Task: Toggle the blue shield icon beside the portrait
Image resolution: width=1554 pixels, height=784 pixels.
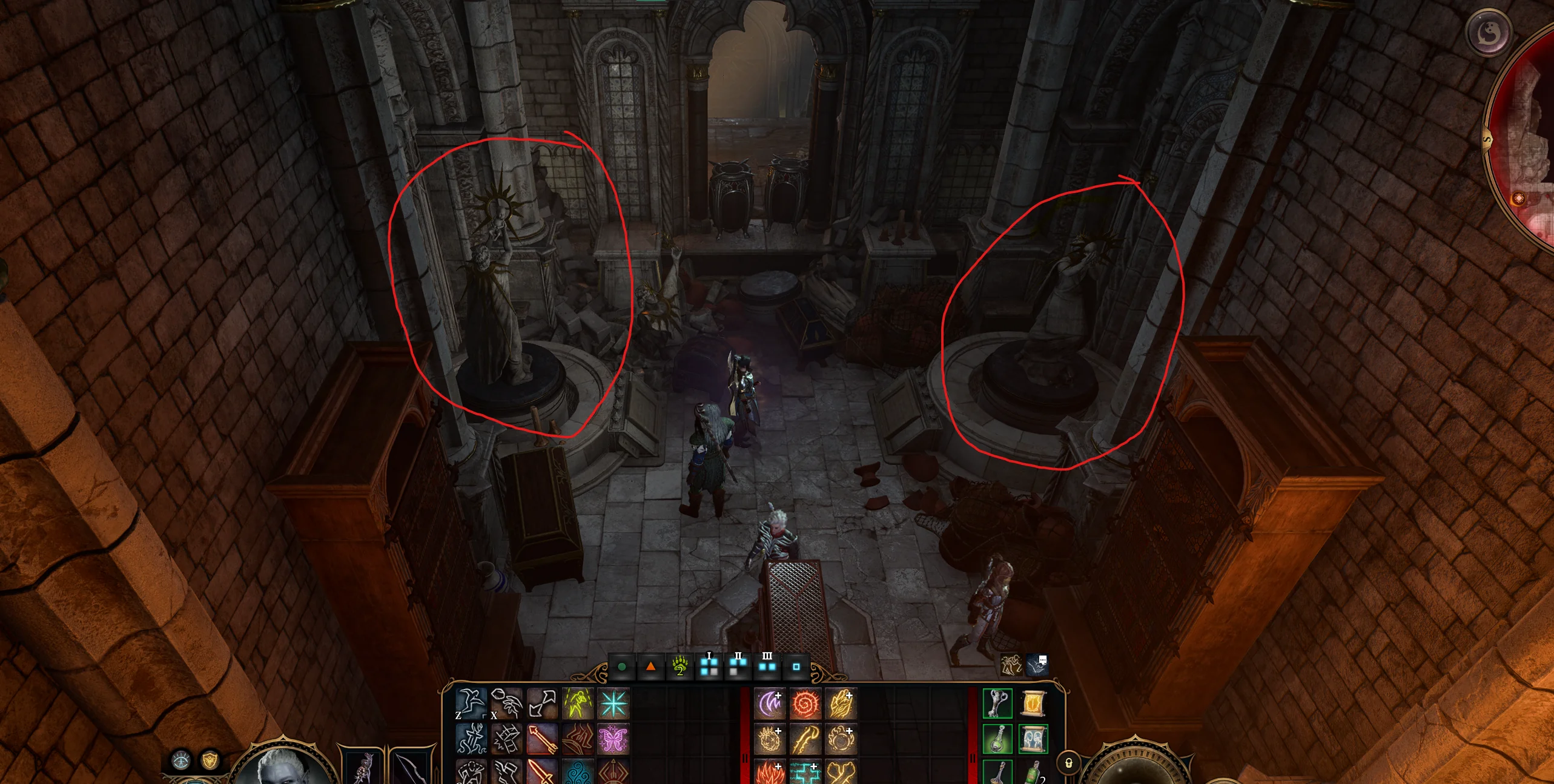Action: pos(181,762)
